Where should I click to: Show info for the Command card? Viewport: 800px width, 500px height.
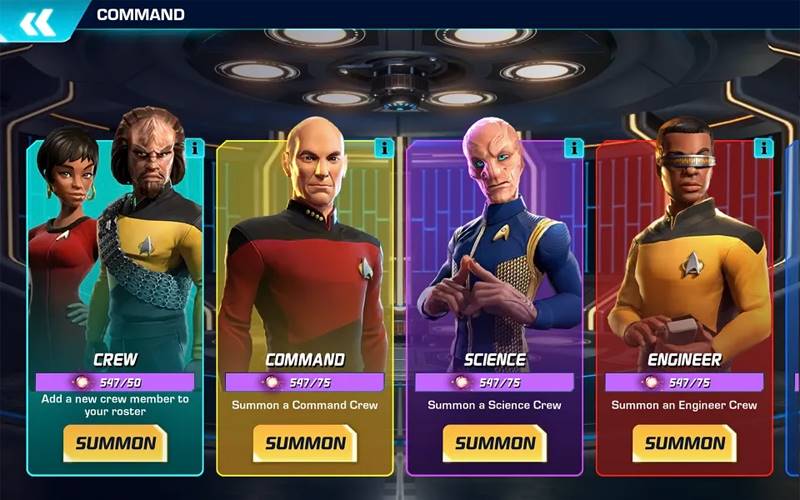point(384,149)
